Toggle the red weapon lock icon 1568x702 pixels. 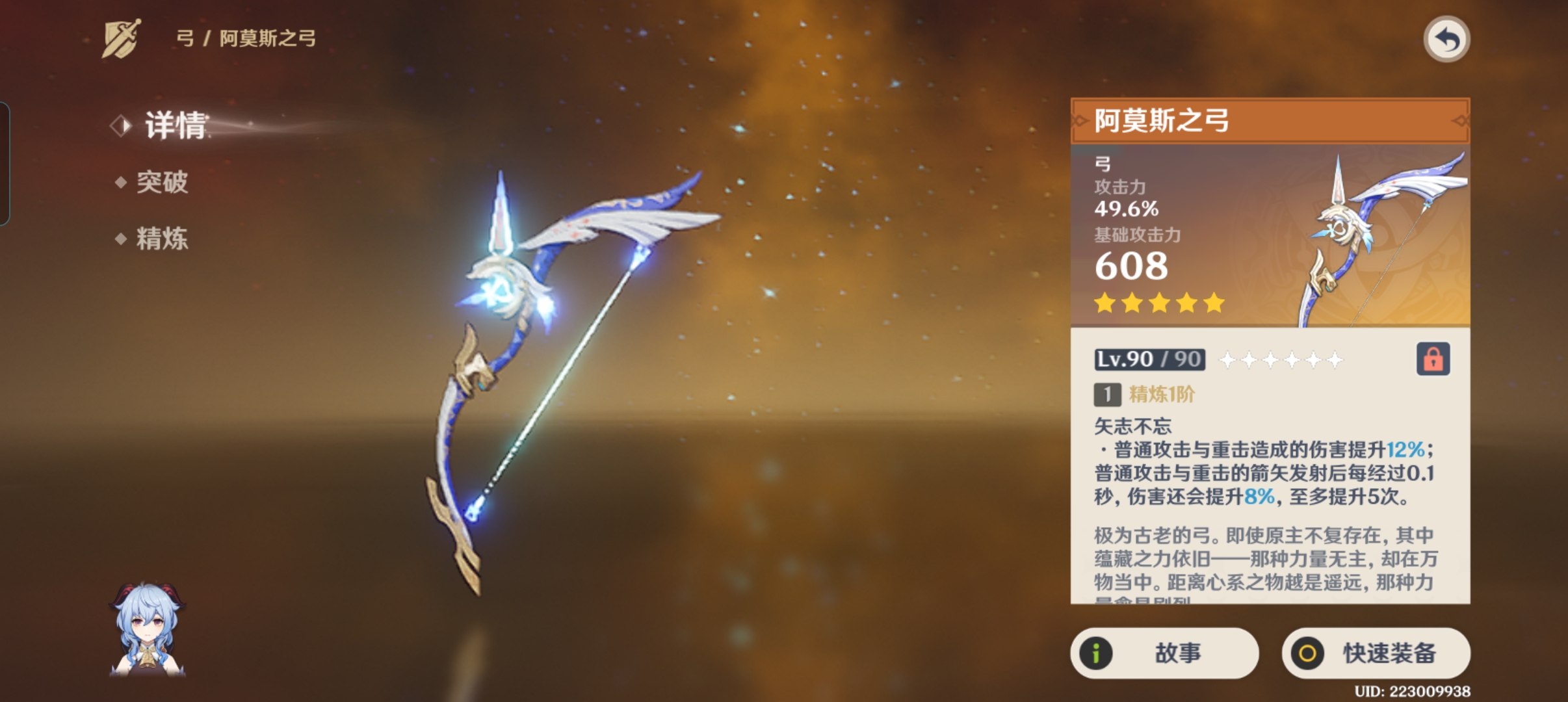tap(1433, 359)
